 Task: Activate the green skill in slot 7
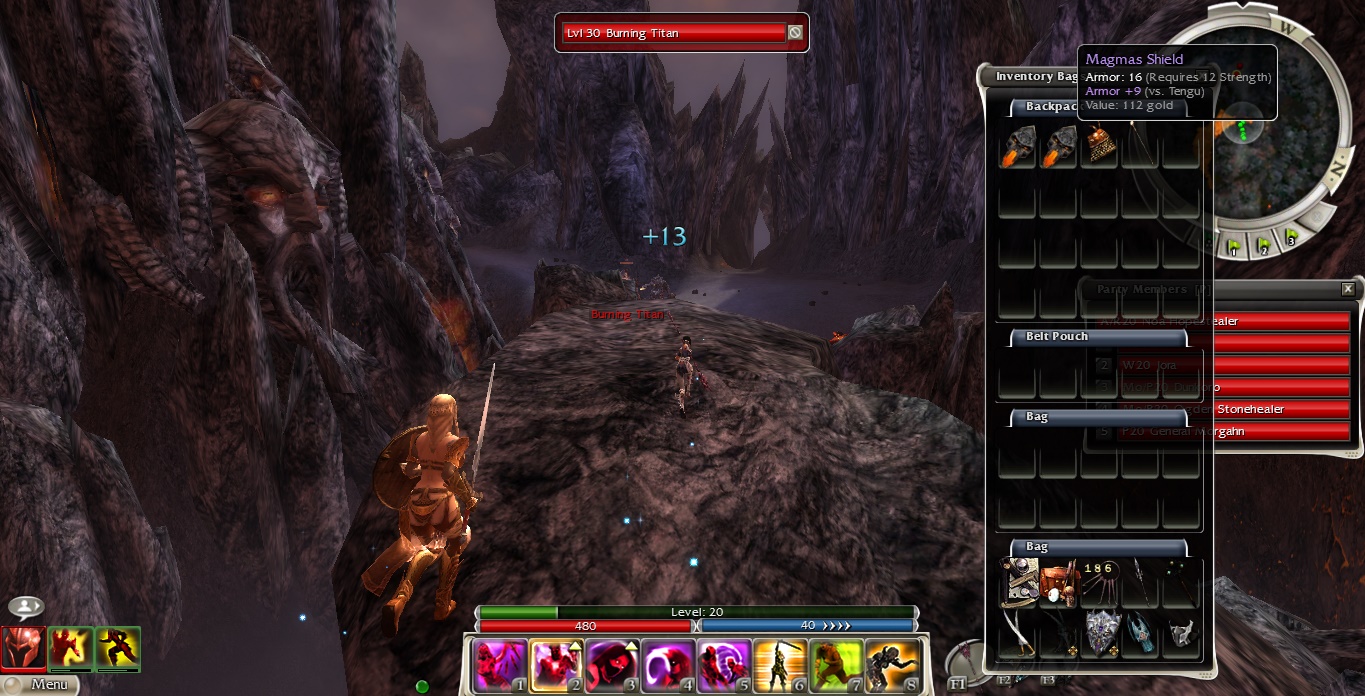[835, 666]
